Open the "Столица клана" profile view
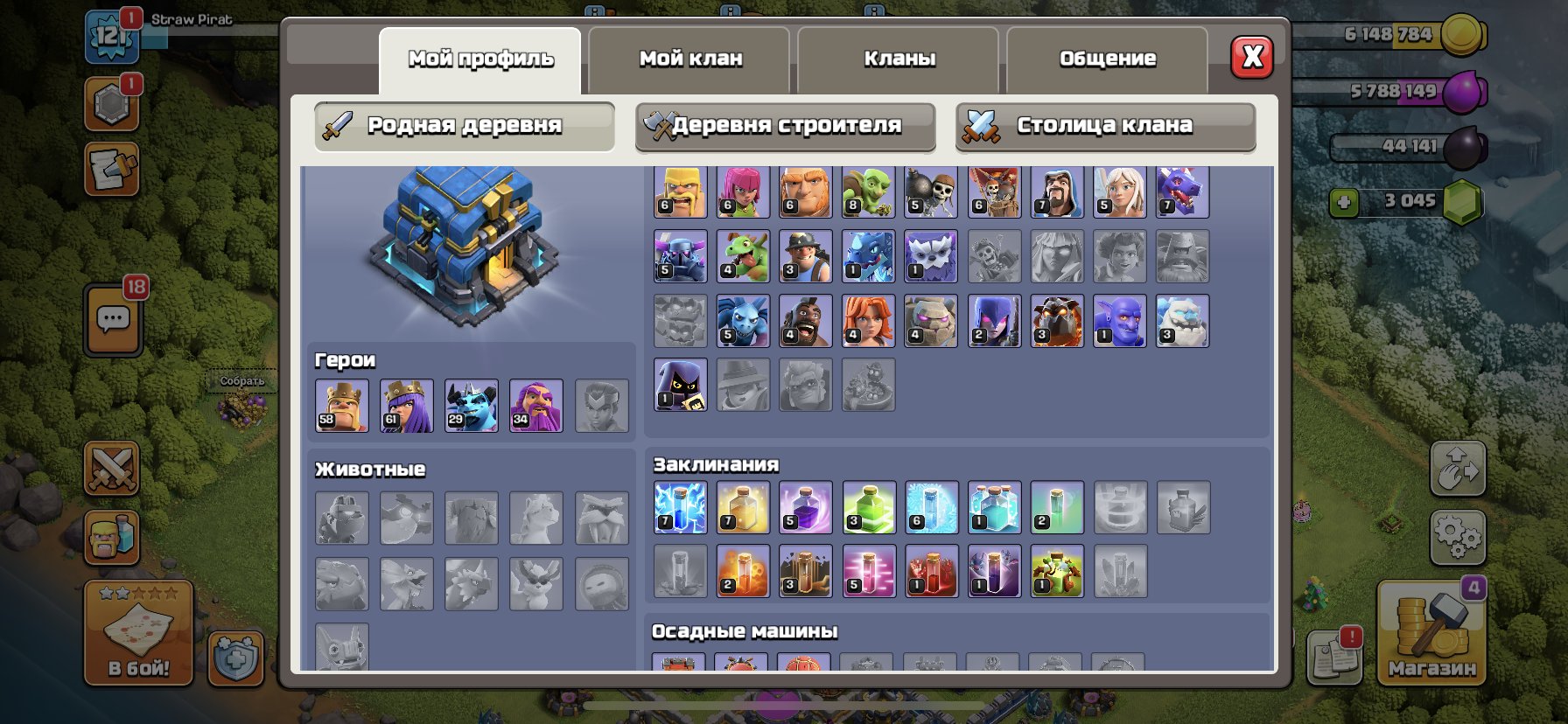This screenshot has height=724, width=1568. click(1104, 125)
